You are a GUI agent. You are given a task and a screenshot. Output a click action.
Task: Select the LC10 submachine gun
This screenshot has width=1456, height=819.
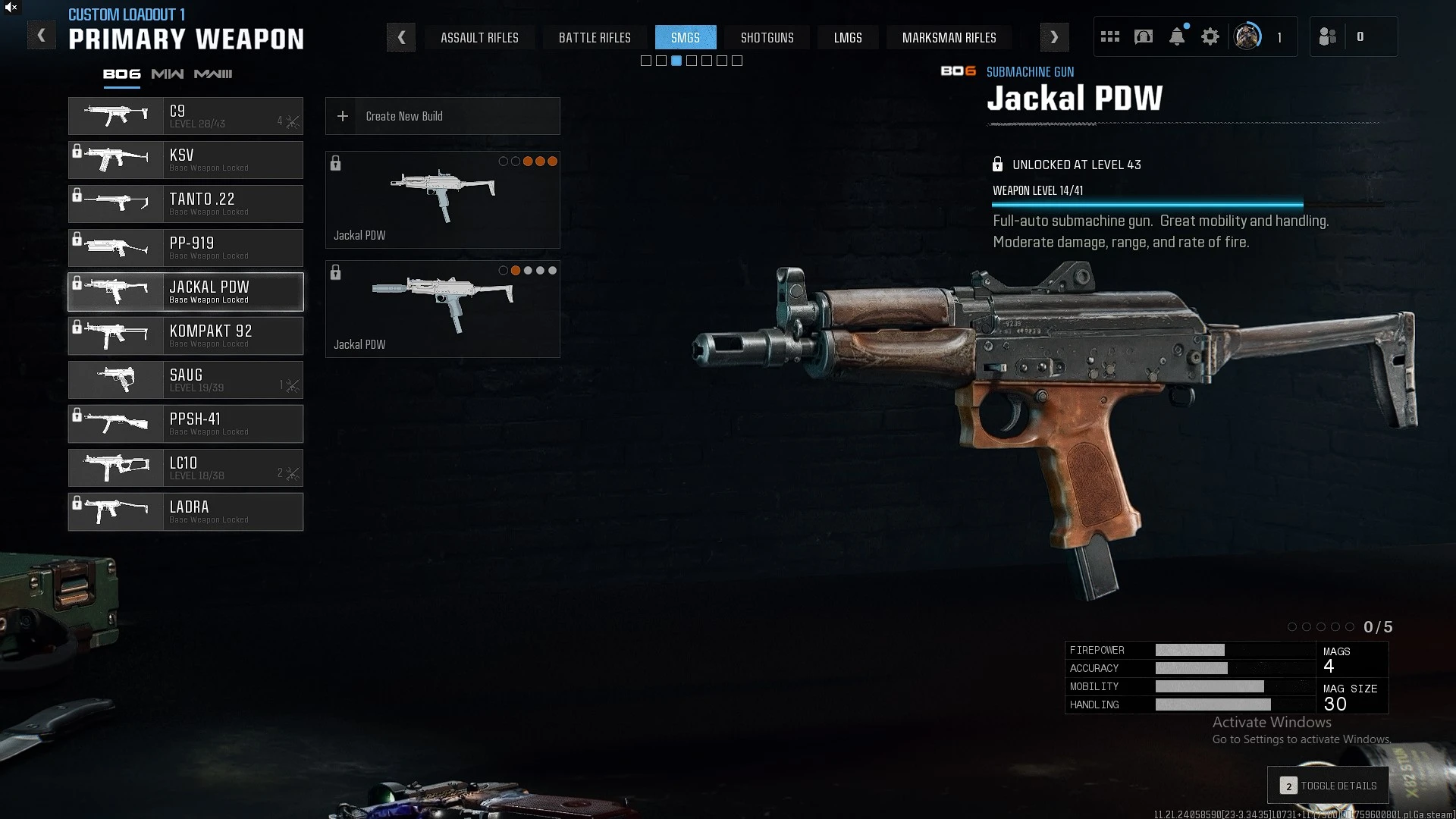(186, 468)
